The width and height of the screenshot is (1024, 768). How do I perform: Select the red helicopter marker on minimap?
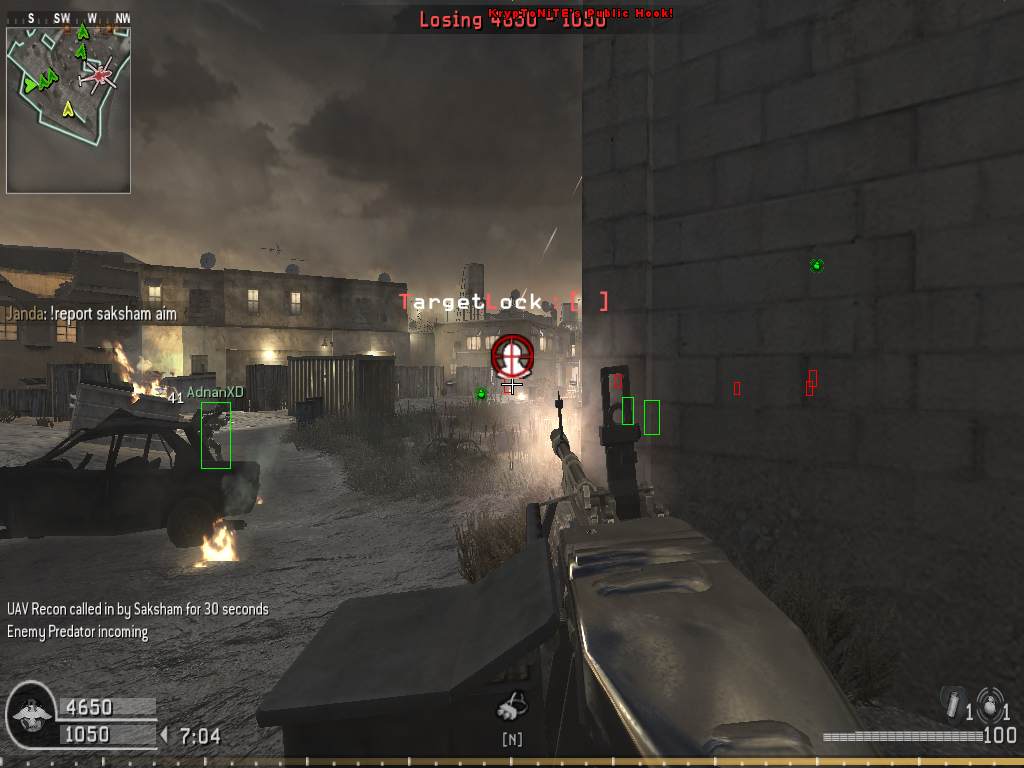(99, 74)
